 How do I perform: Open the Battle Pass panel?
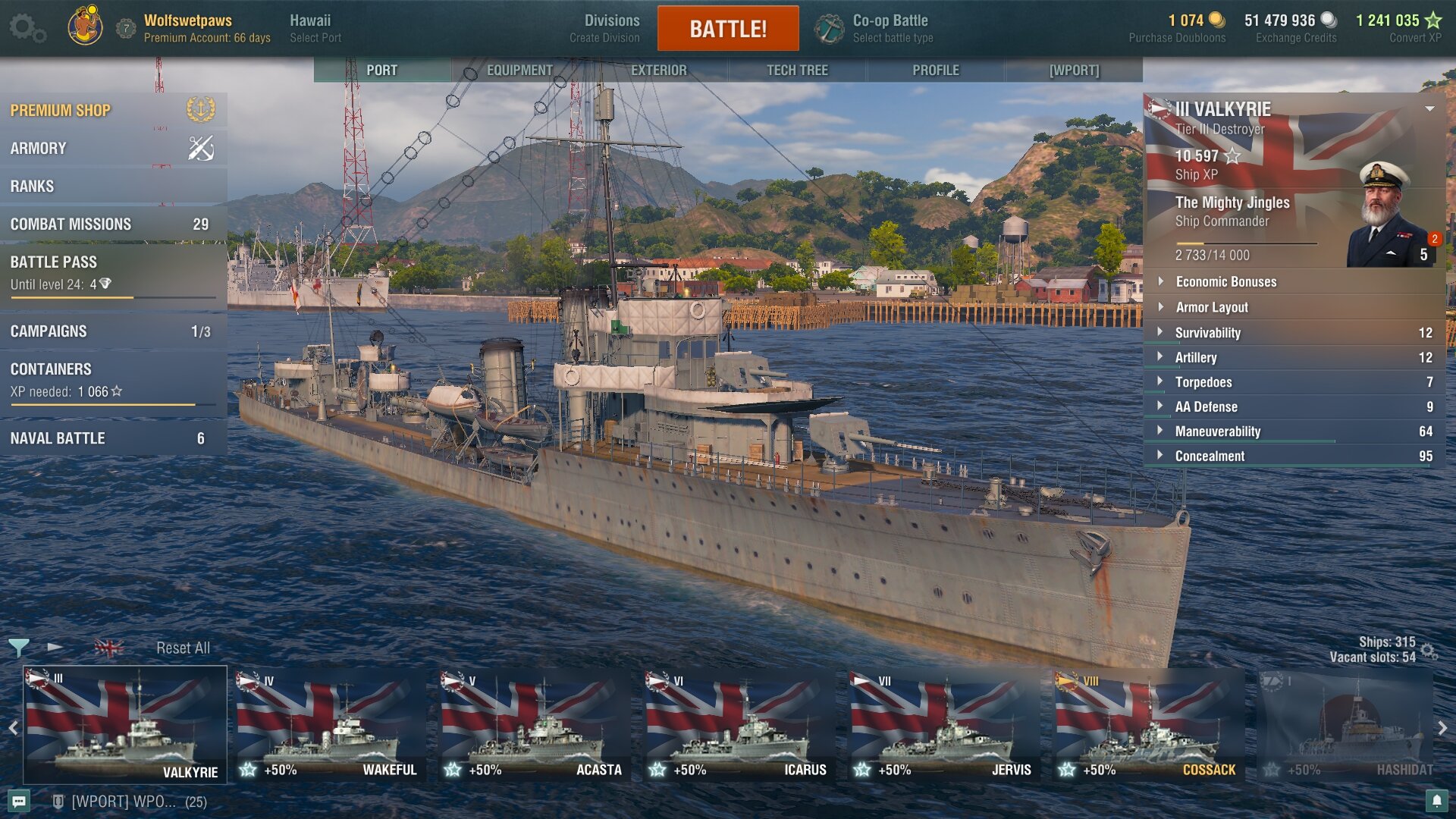(112, 272)
